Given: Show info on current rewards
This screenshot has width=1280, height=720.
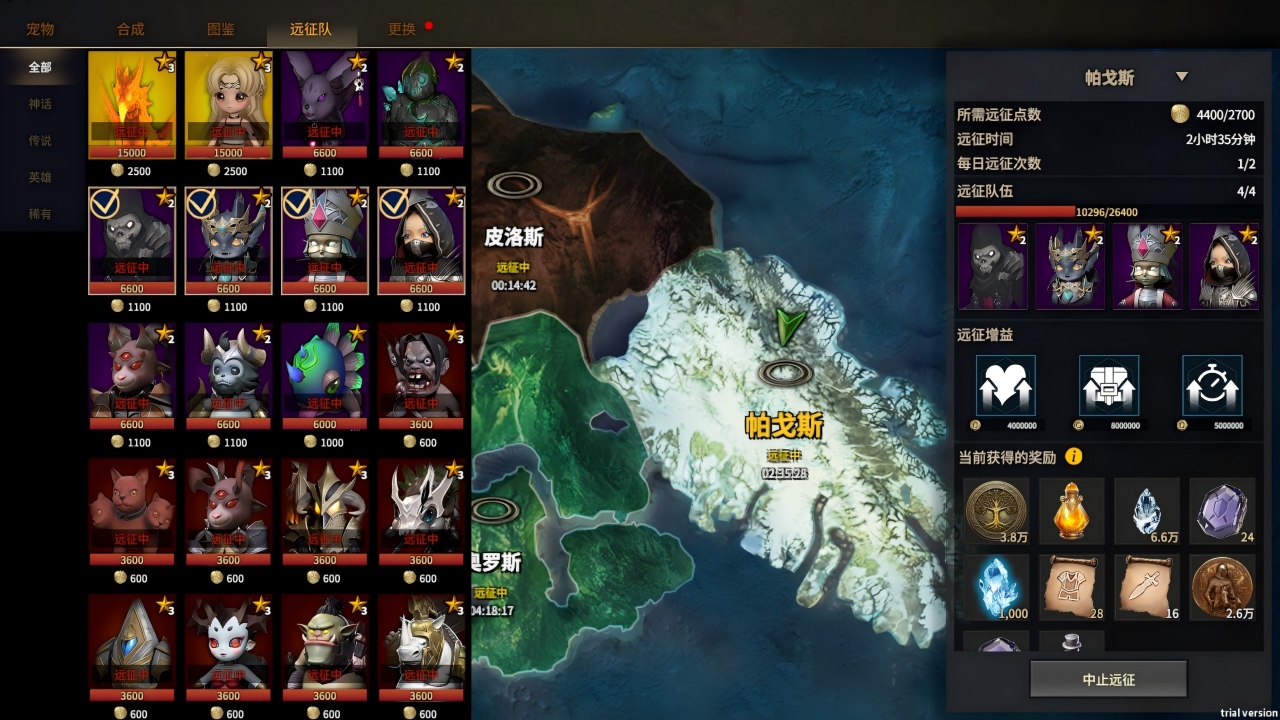Looking at the screenshot, I should pyautogui.click(x=1074, y=457).
